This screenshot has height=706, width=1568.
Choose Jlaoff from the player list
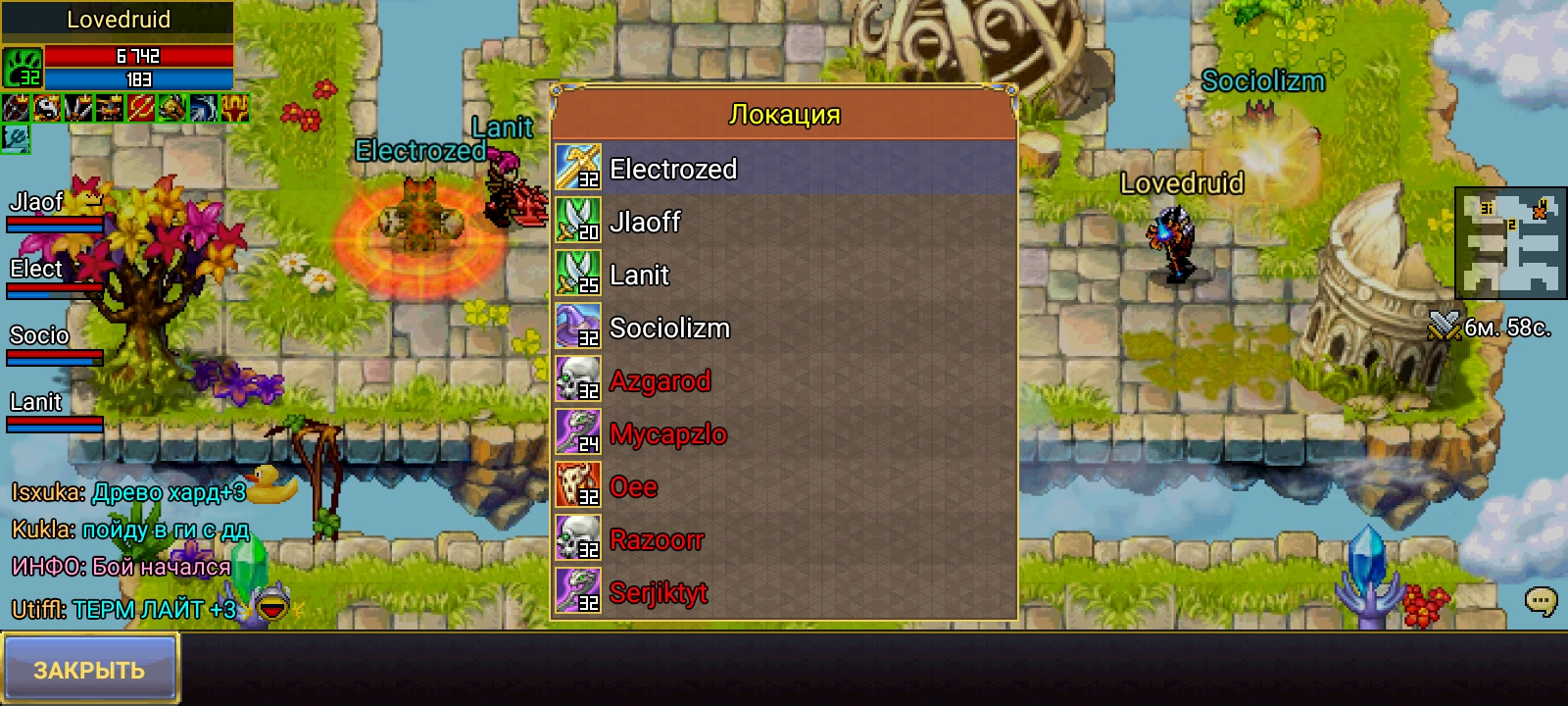coord(784,223)
